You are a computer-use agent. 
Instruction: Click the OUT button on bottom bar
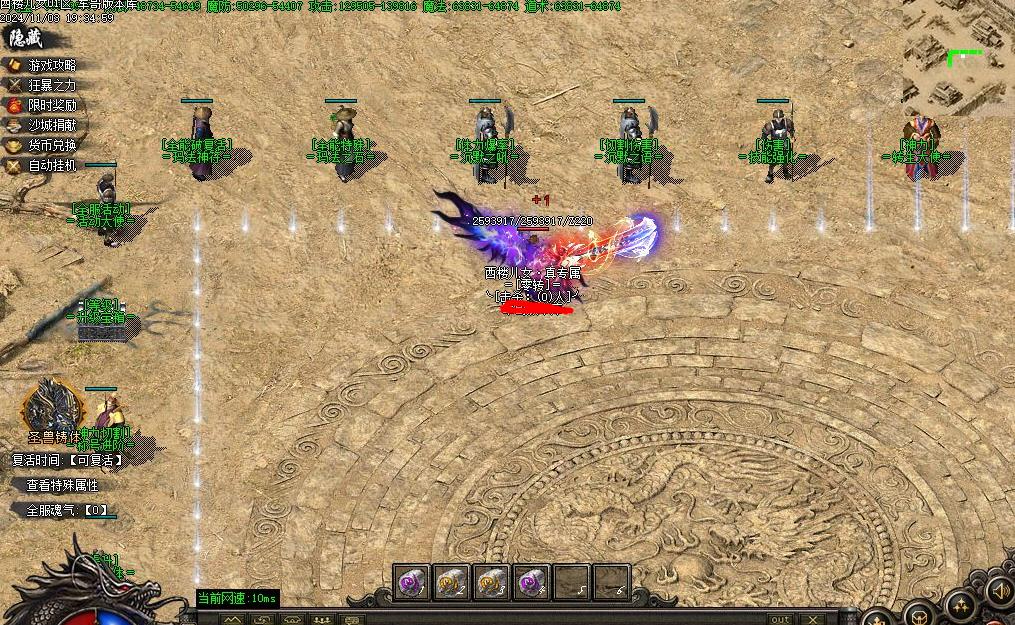pos(779,619)
